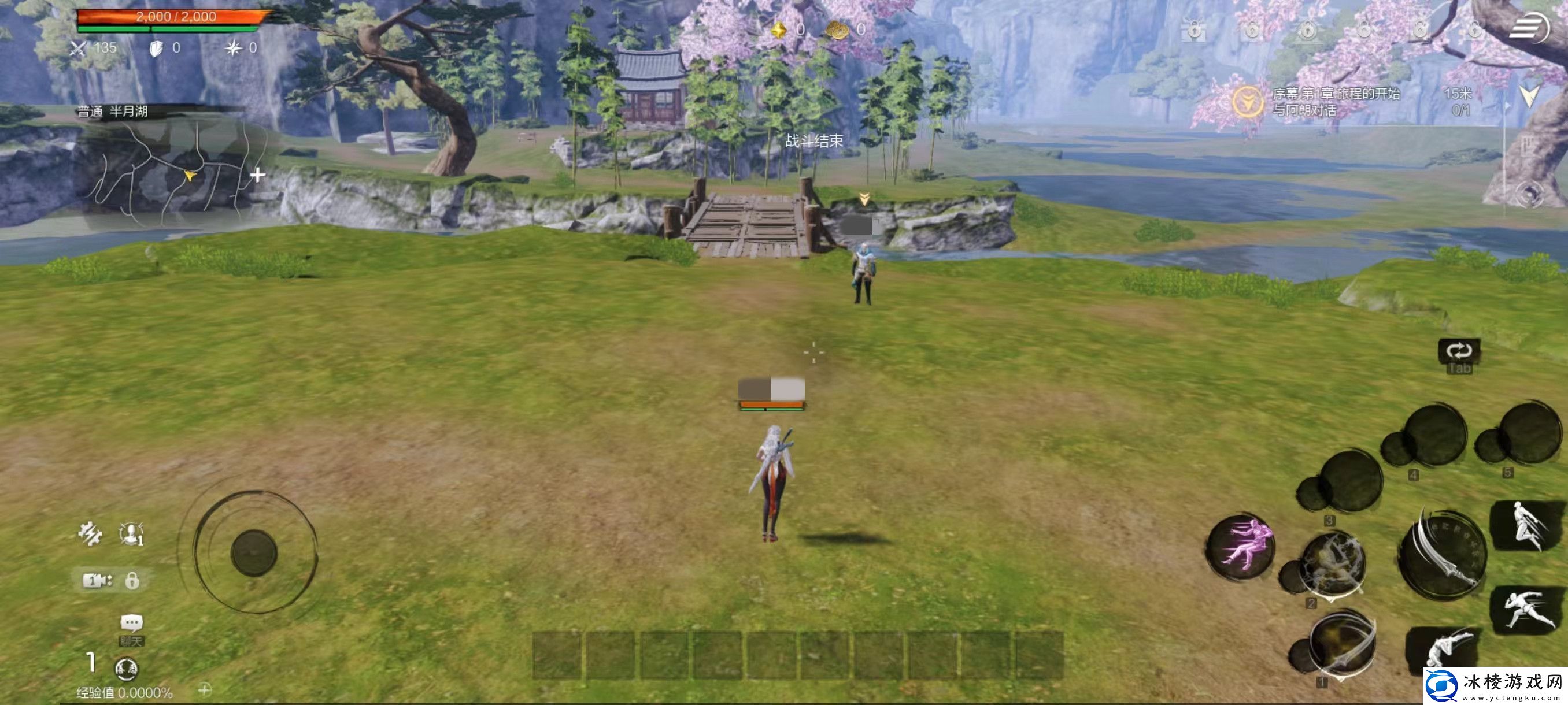Open the hamburger main menu
Screen dimensions: 1568x705
click(x=1529, y=27)
